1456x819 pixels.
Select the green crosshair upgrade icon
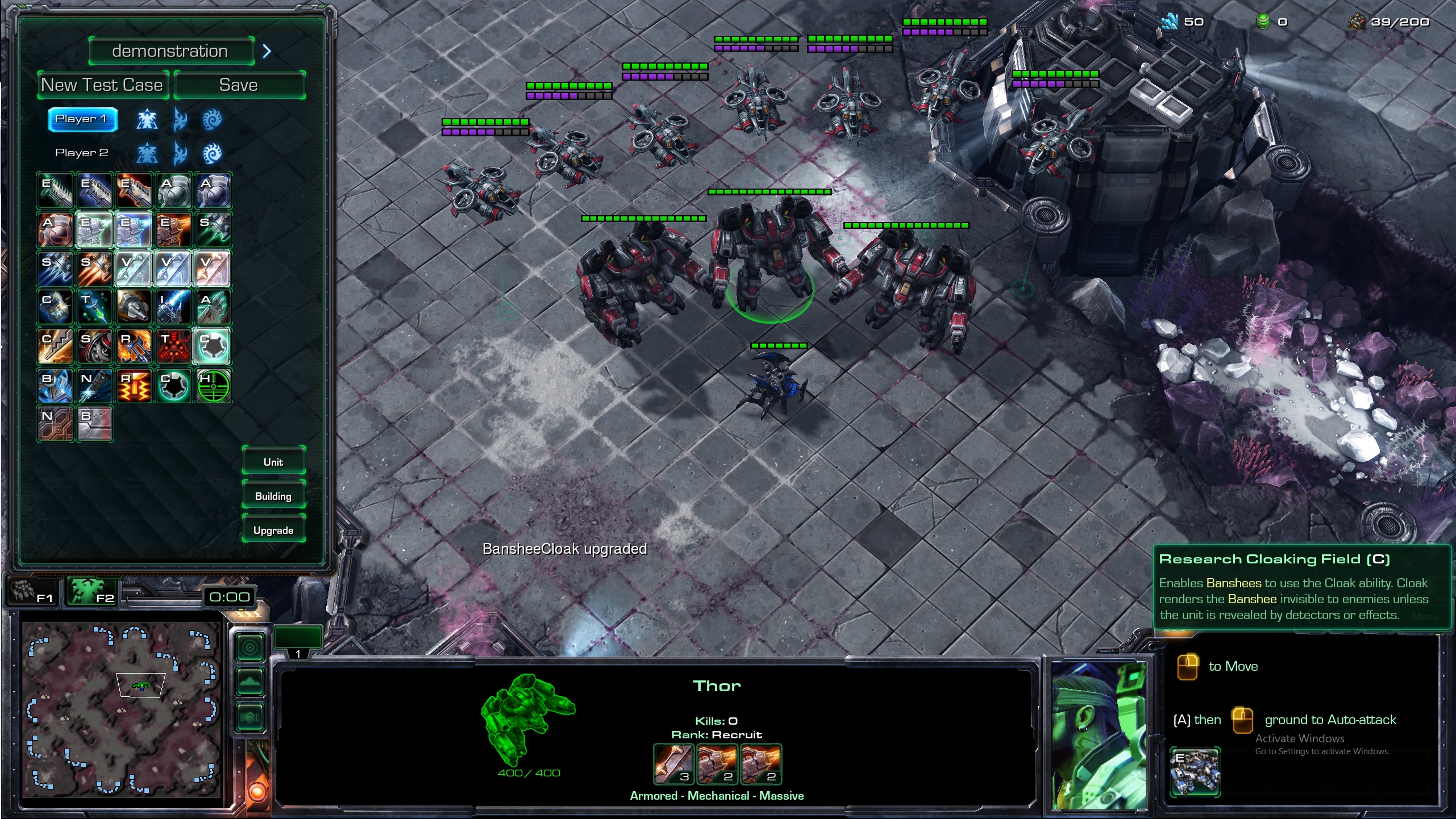coord(214,386)
